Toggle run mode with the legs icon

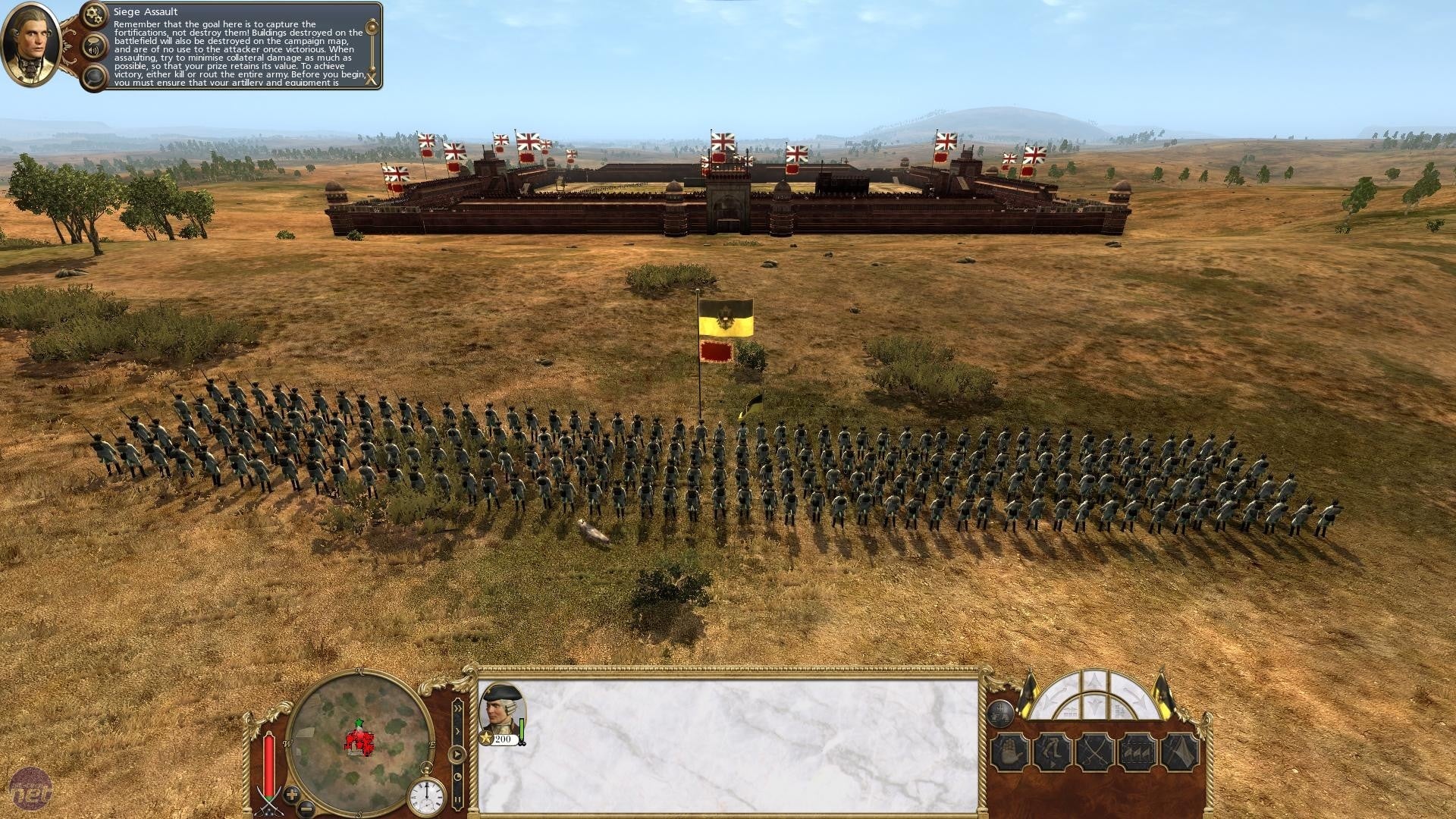point(1053,753)
